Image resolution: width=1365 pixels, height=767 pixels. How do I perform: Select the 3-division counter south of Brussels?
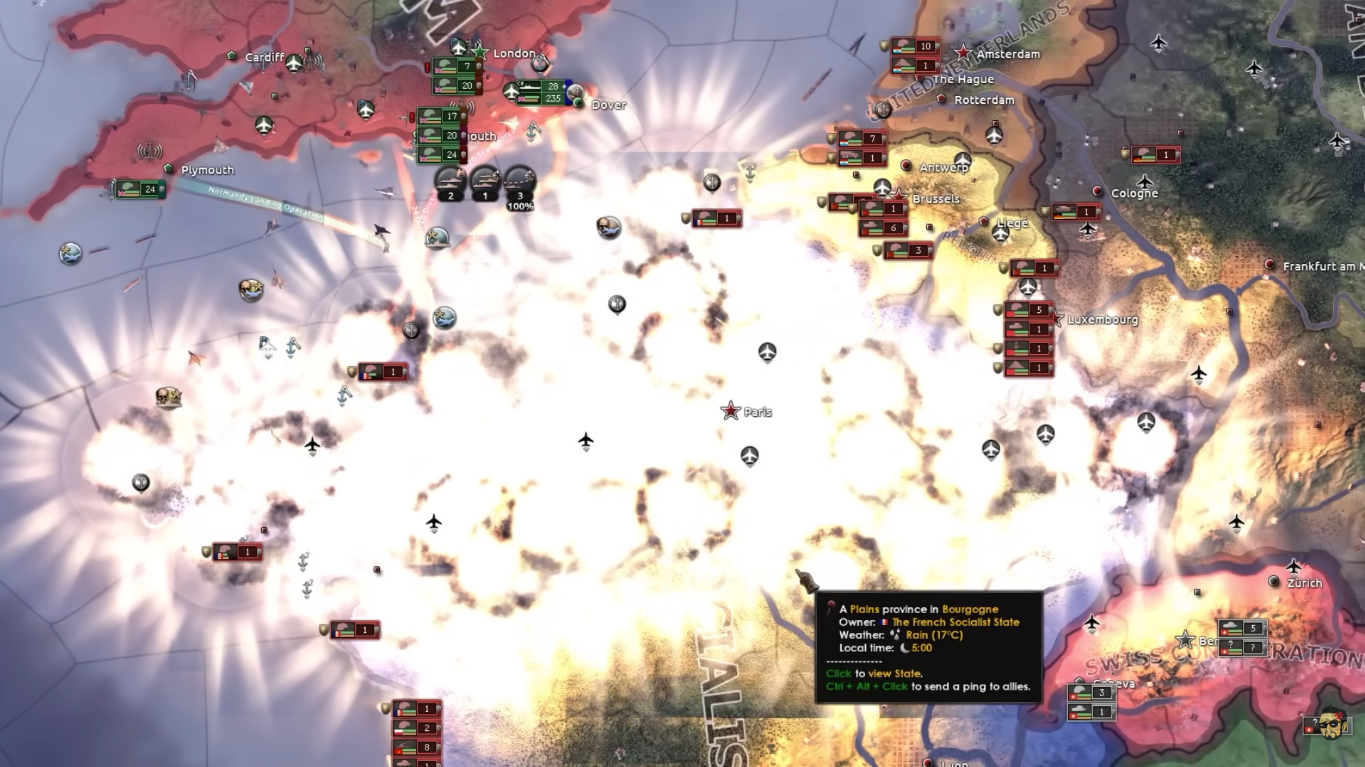click(x=908, y=250)
